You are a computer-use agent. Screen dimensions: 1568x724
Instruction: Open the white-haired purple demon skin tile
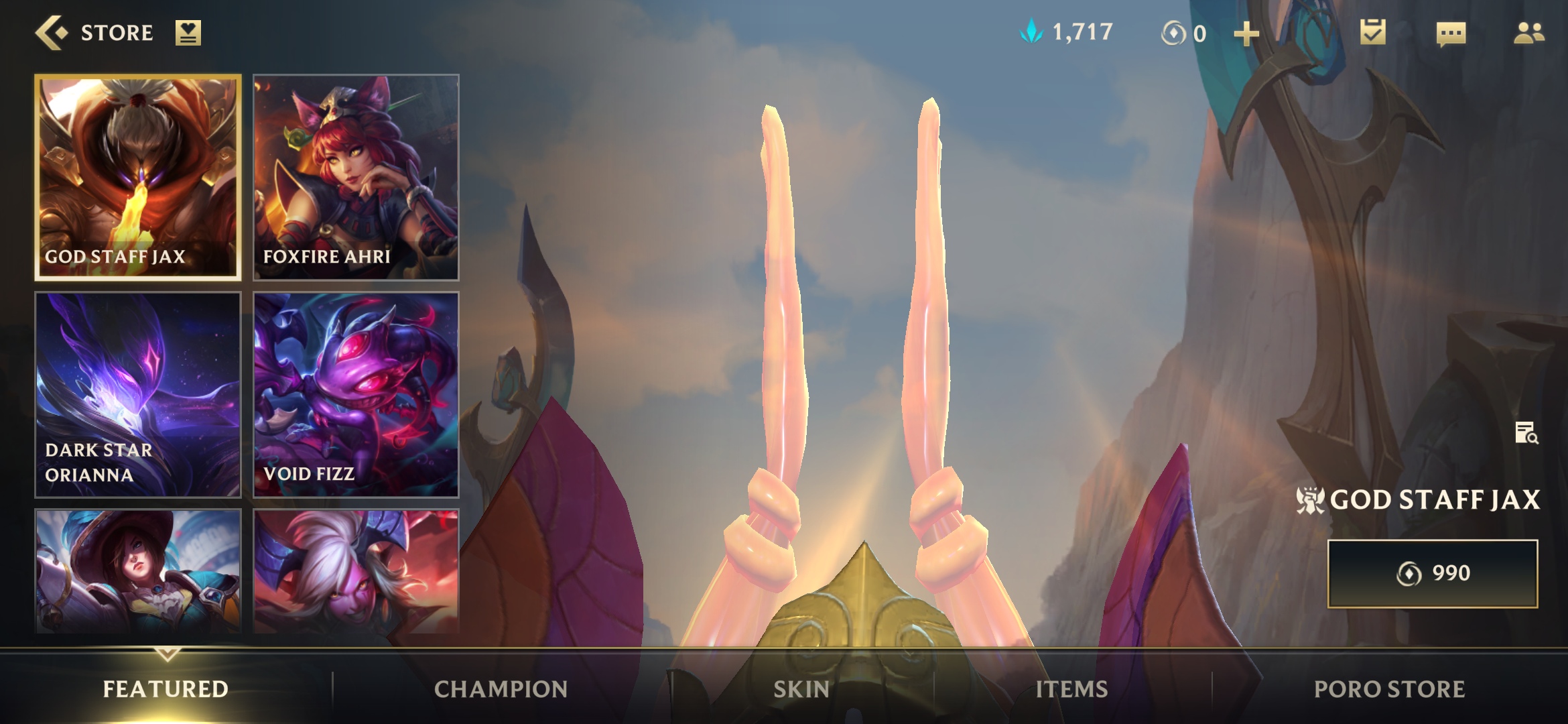coord(356,571)
